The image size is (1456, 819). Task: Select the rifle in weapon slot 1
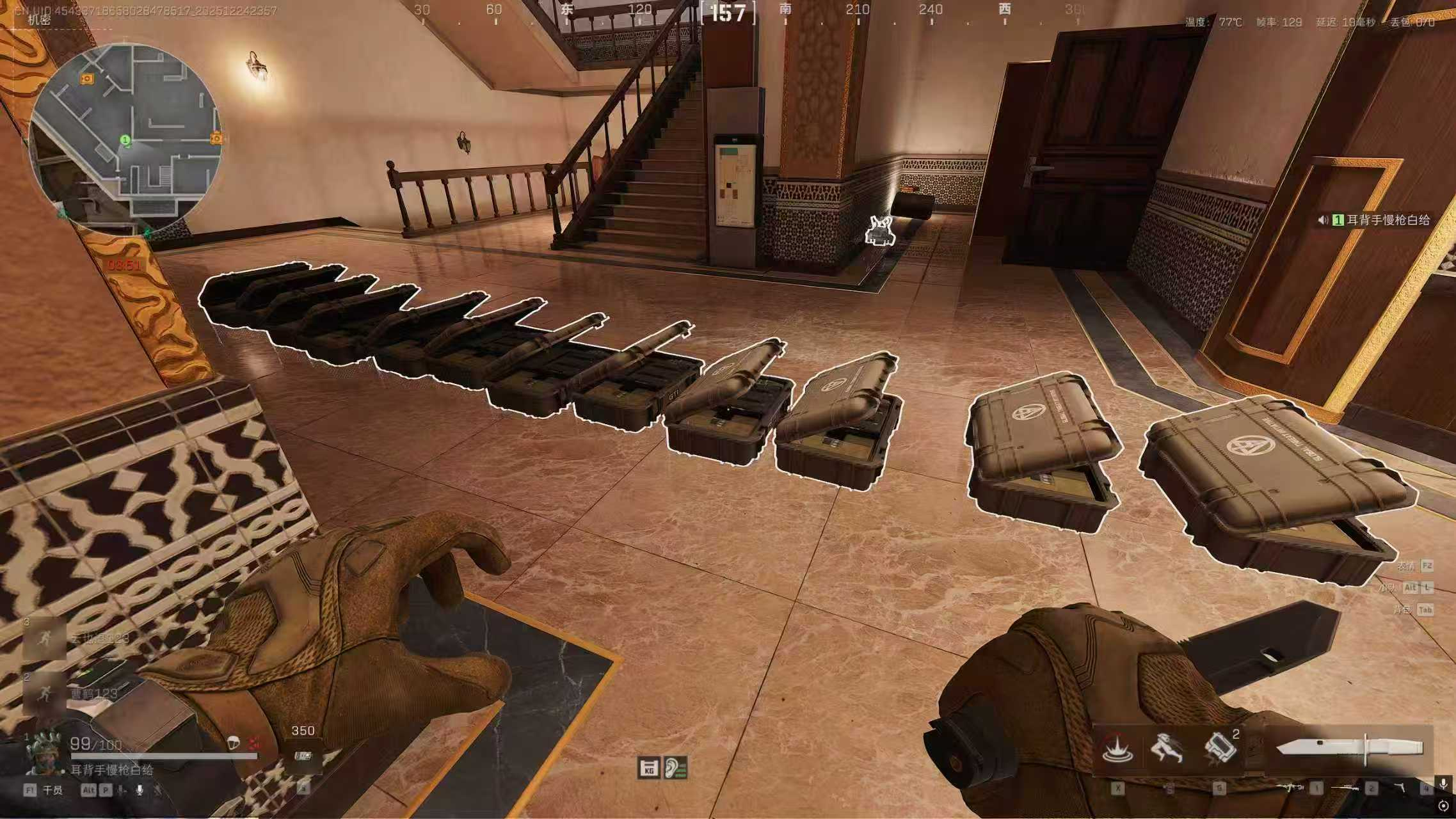1292,788
